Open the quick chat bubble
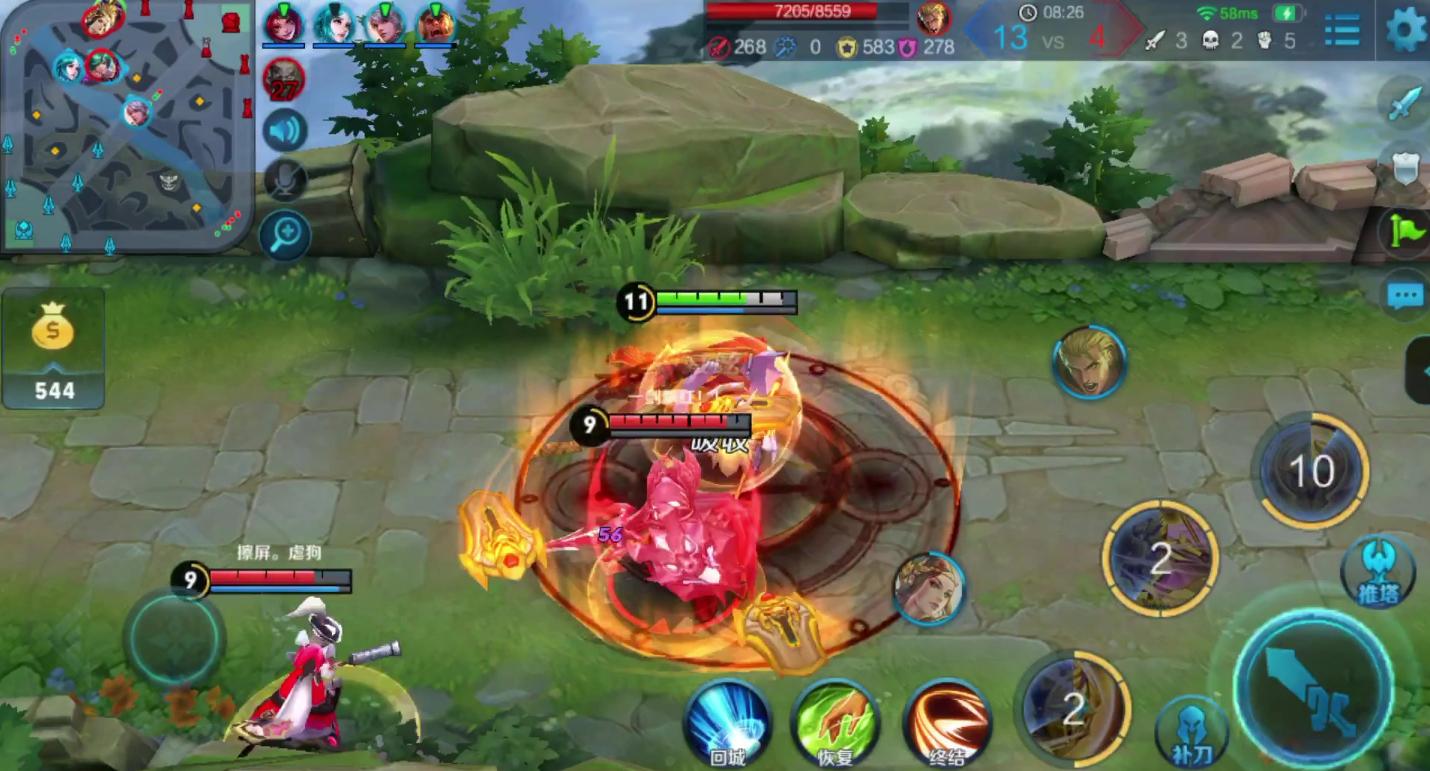The width and height of the screenshot is (1430, 771). [1405, 296]
